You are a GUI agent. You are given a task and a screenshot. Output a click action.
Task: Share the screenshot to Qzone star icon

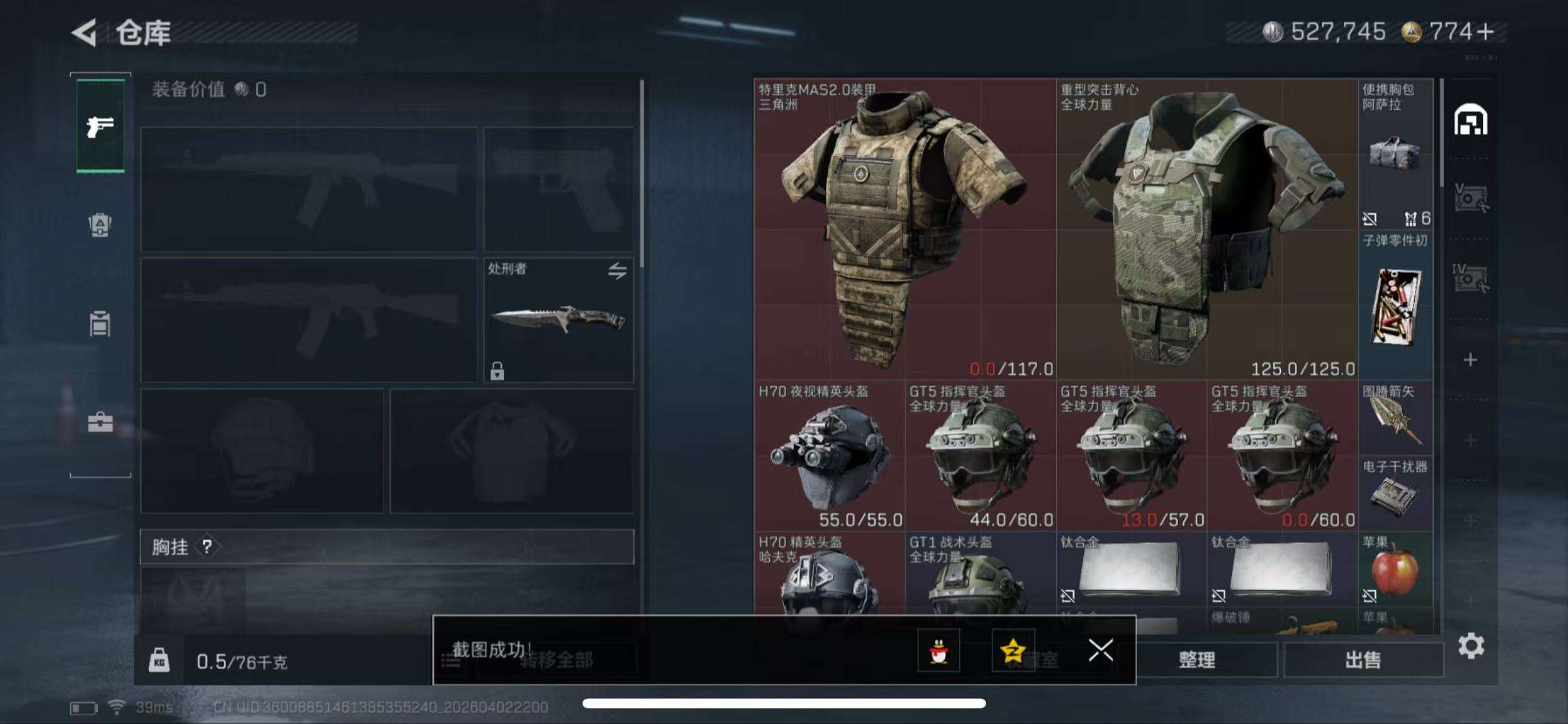click(x=1013, y=651)
